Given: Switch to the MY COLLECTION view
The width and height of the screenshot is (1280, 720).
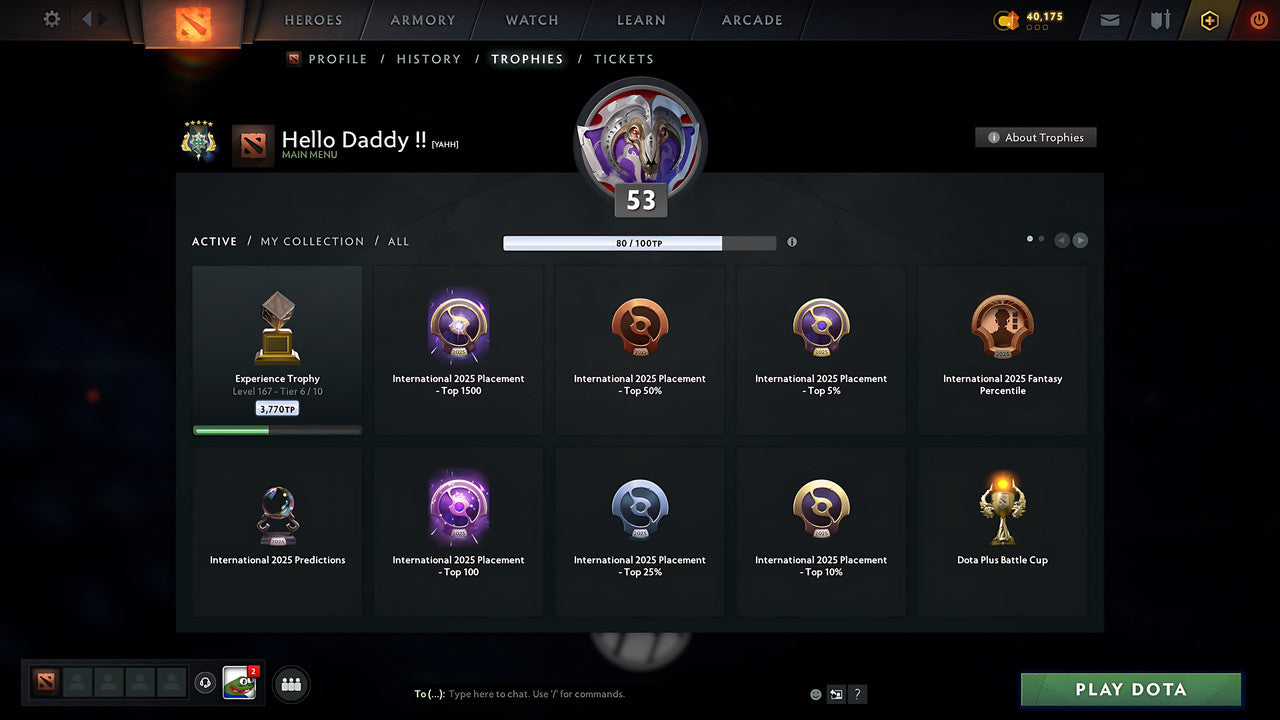Looking at the screenshot, I should click(312, 241).
